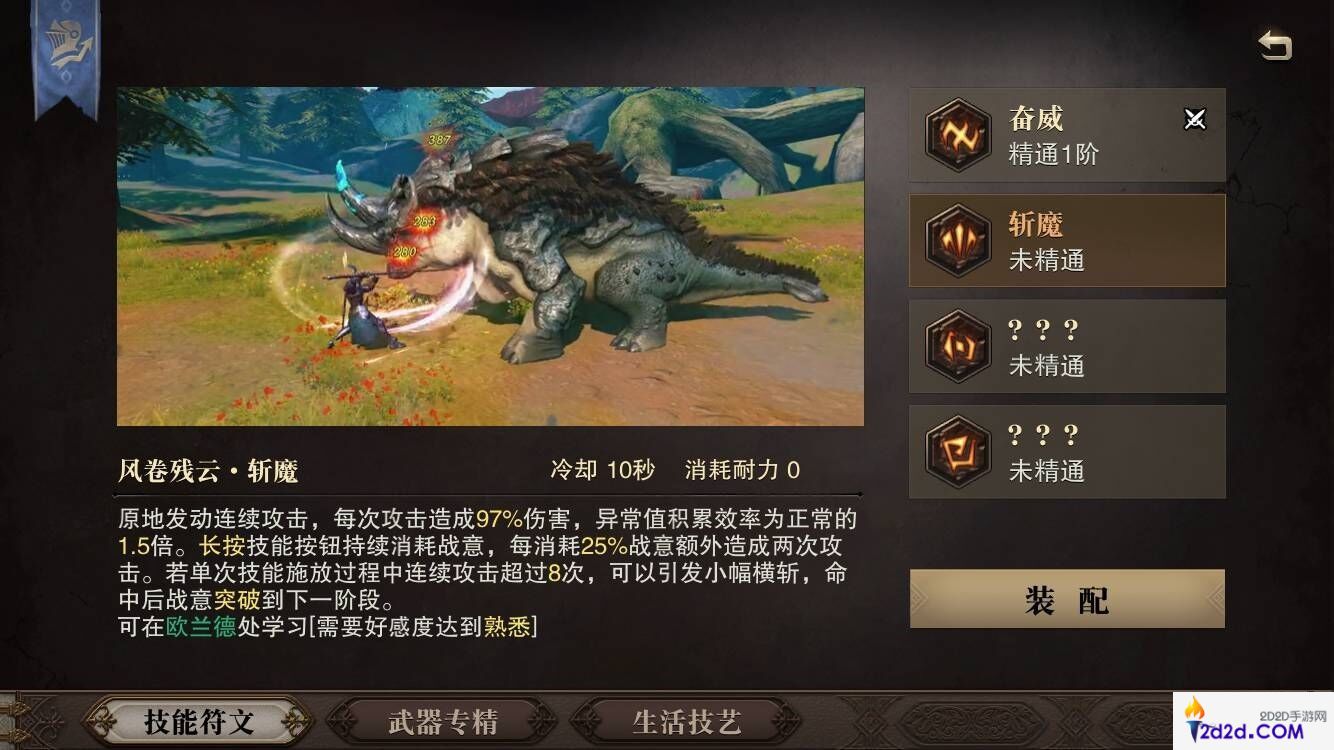Select the 斩魔 rune icon
This screenshot has width=1334, height=750.
click(x=957, y=241)
